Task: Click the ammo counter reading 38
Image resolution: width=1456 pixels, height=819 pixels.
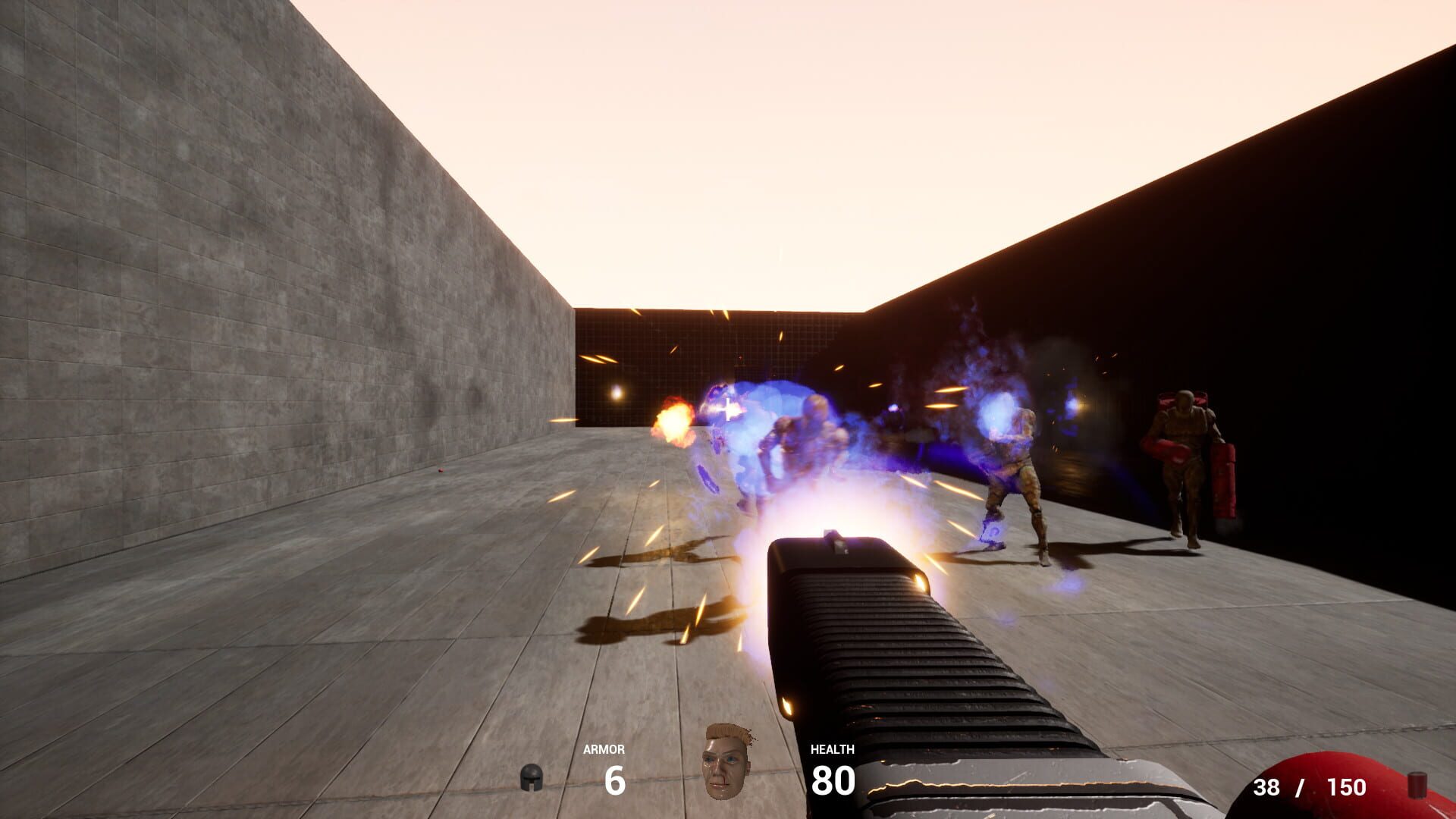Action: coord(1265,786)
